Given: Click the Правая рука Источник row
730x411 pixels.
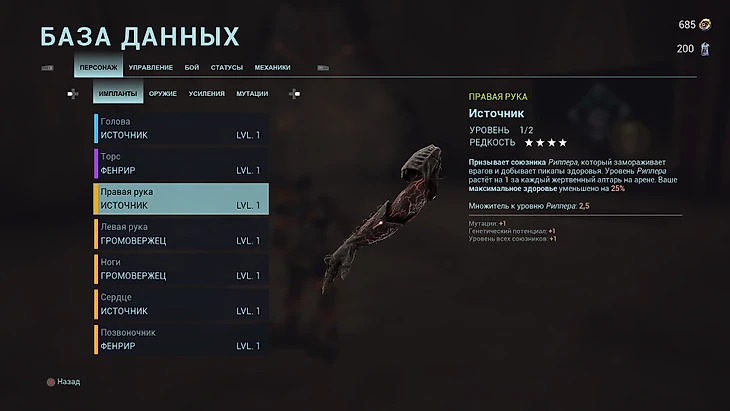Looking at the screenshot, I should pyautogui.click(x=181, y=198).
